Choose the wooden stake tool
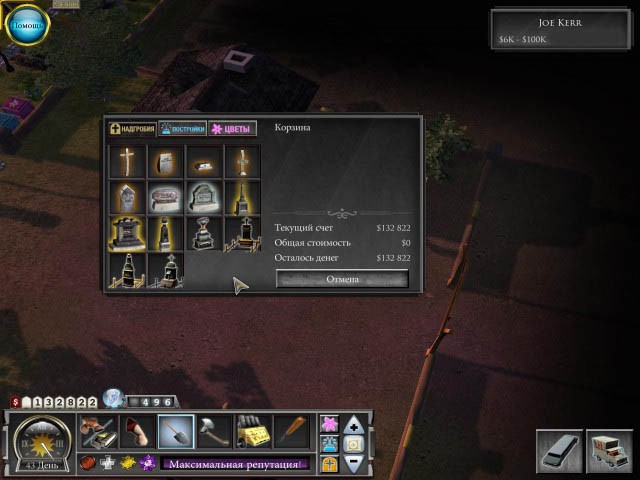 click(293, 432)
